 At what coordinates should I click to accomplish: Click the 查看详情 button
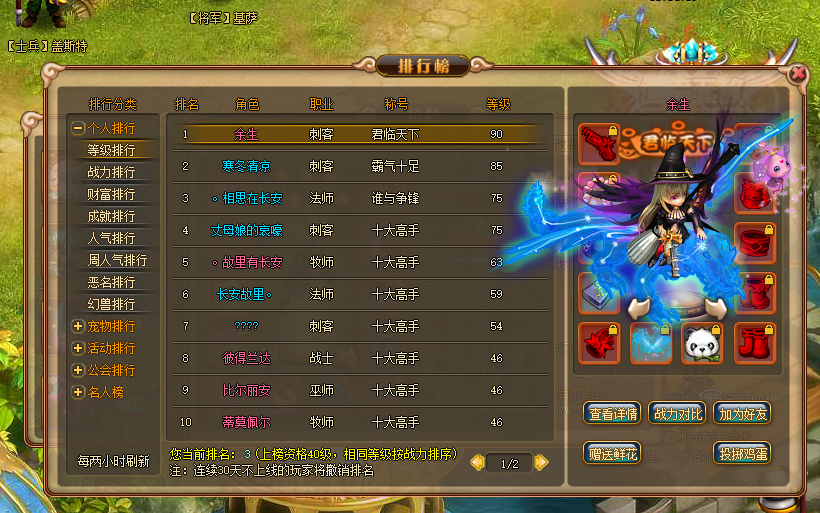(x=614, y=413)
